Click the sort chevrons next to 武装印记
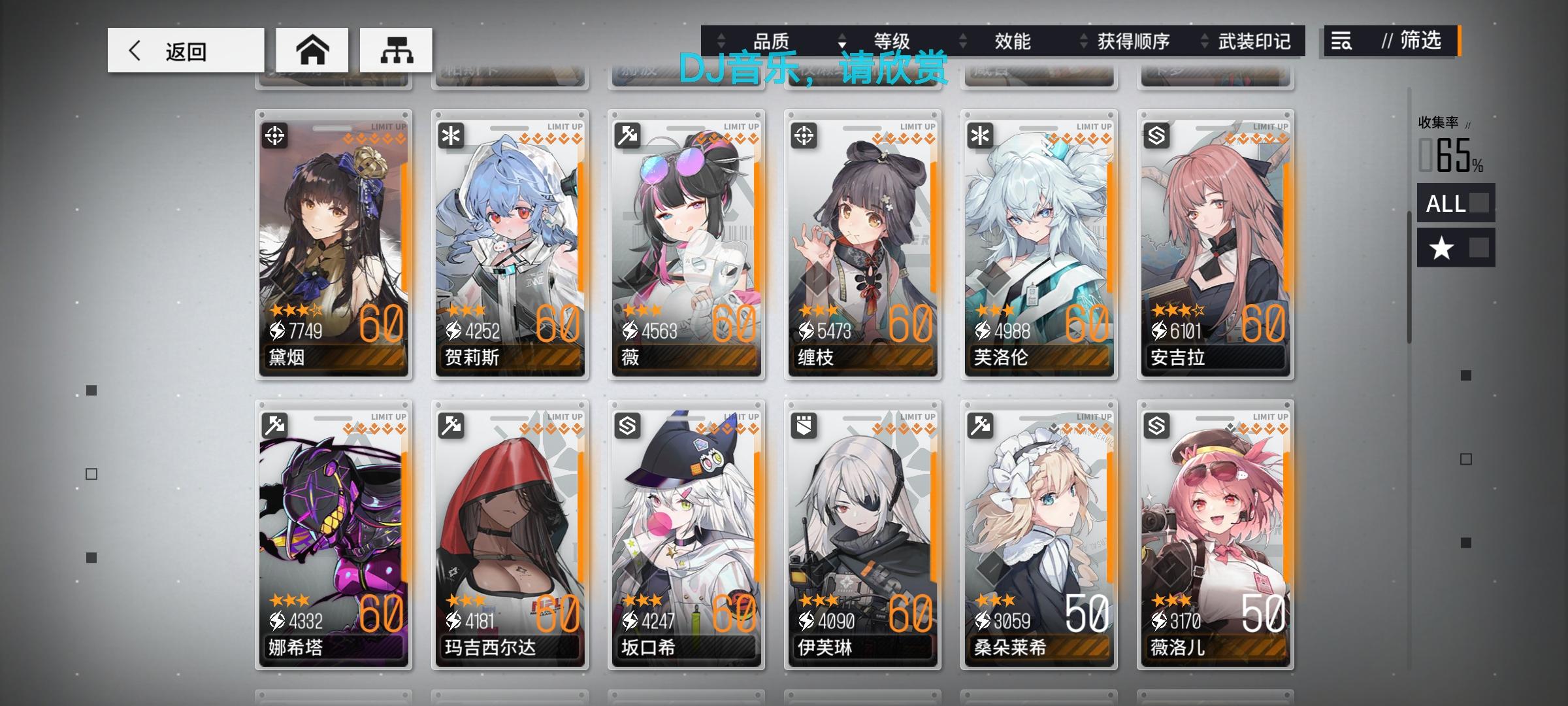The width and height of the screenshot is (1568, 706). click(x=1204, y=41)
